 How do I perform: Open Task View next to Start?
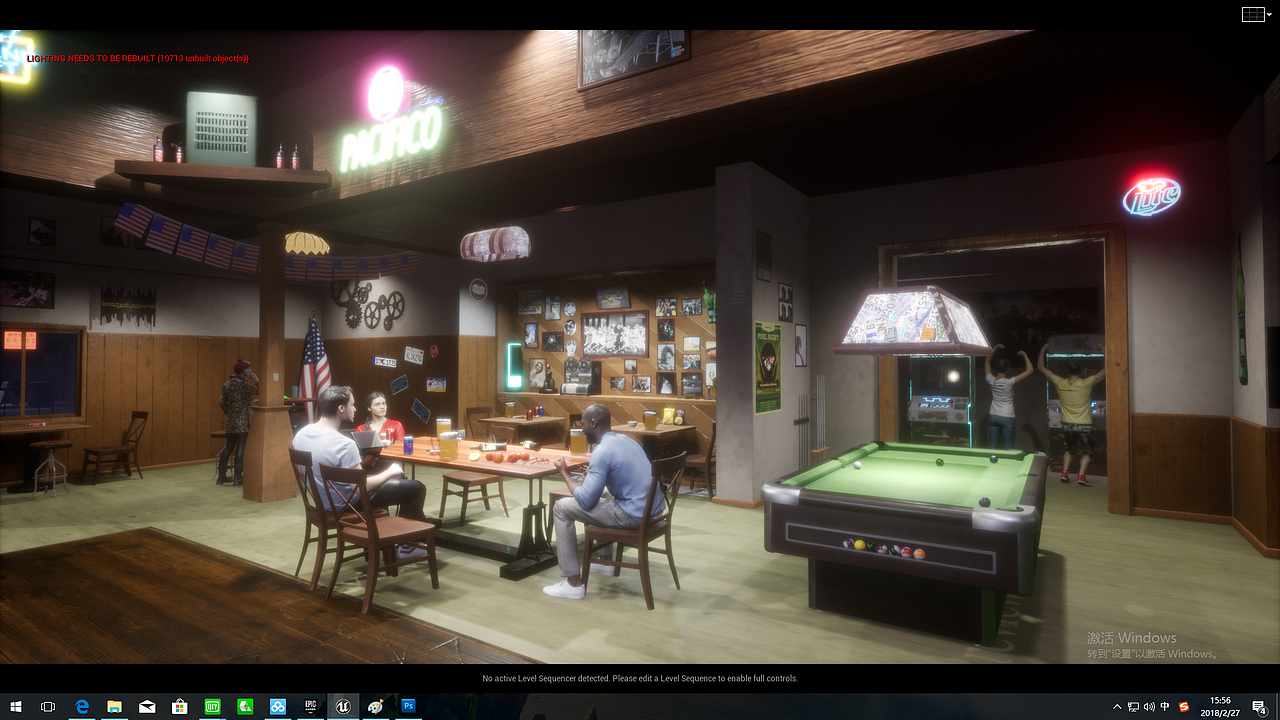tap(47, 706)
